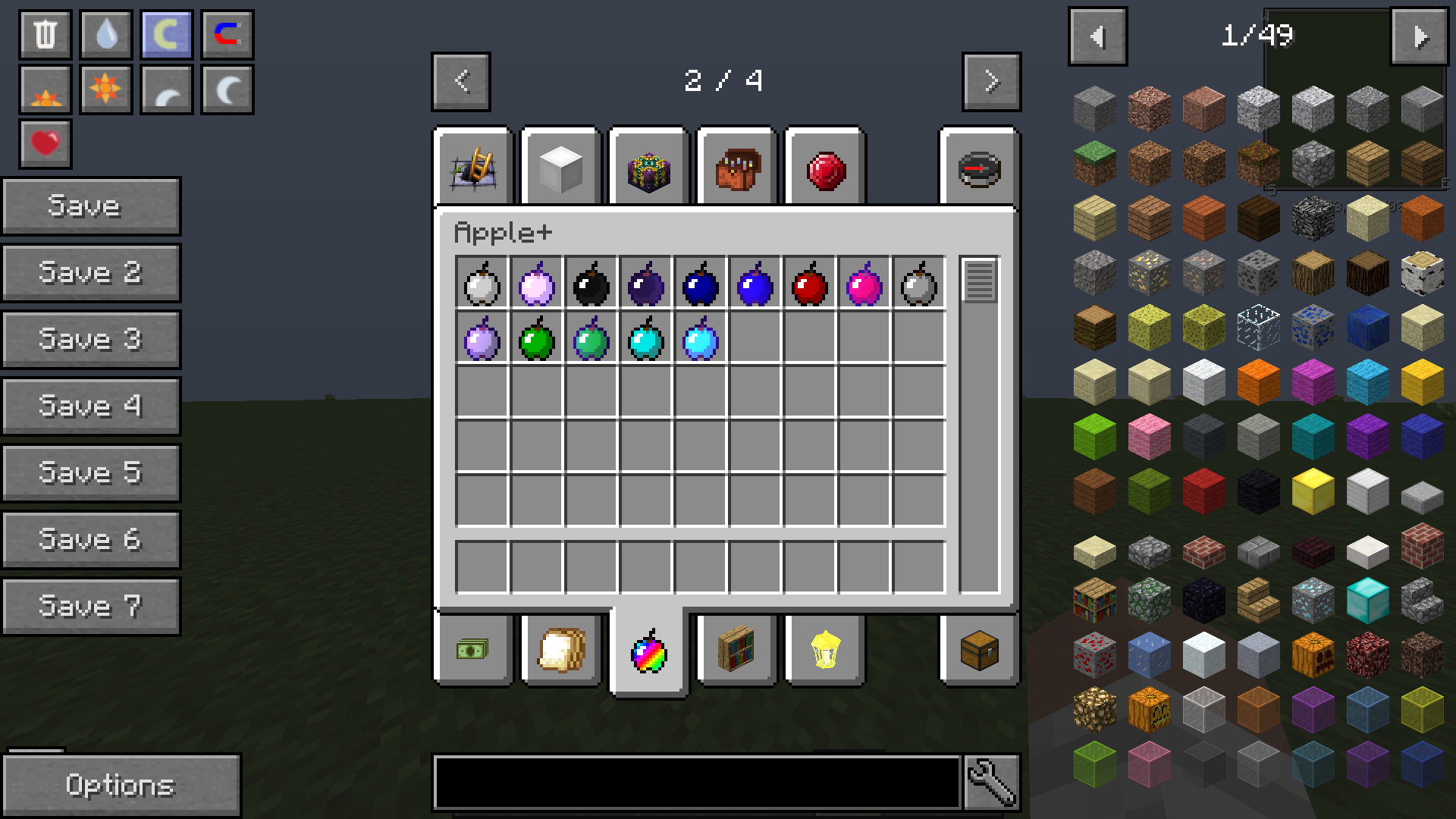Click the left arrow beside 1/49 page counter
This screenshot has height=819, width=1456.
[x=1097, y=35]
